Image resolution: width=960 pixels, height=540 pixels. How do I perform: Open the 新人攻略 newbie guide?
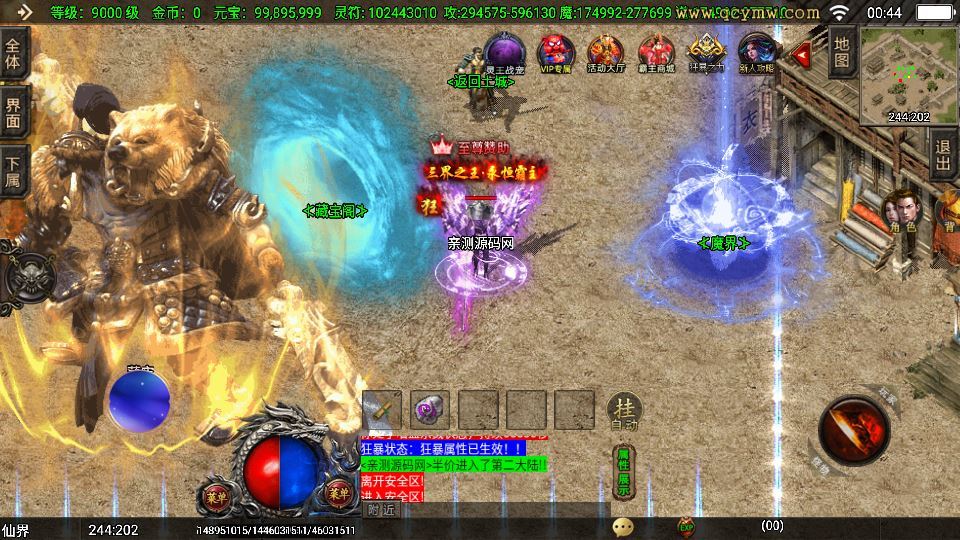point(756,51)
